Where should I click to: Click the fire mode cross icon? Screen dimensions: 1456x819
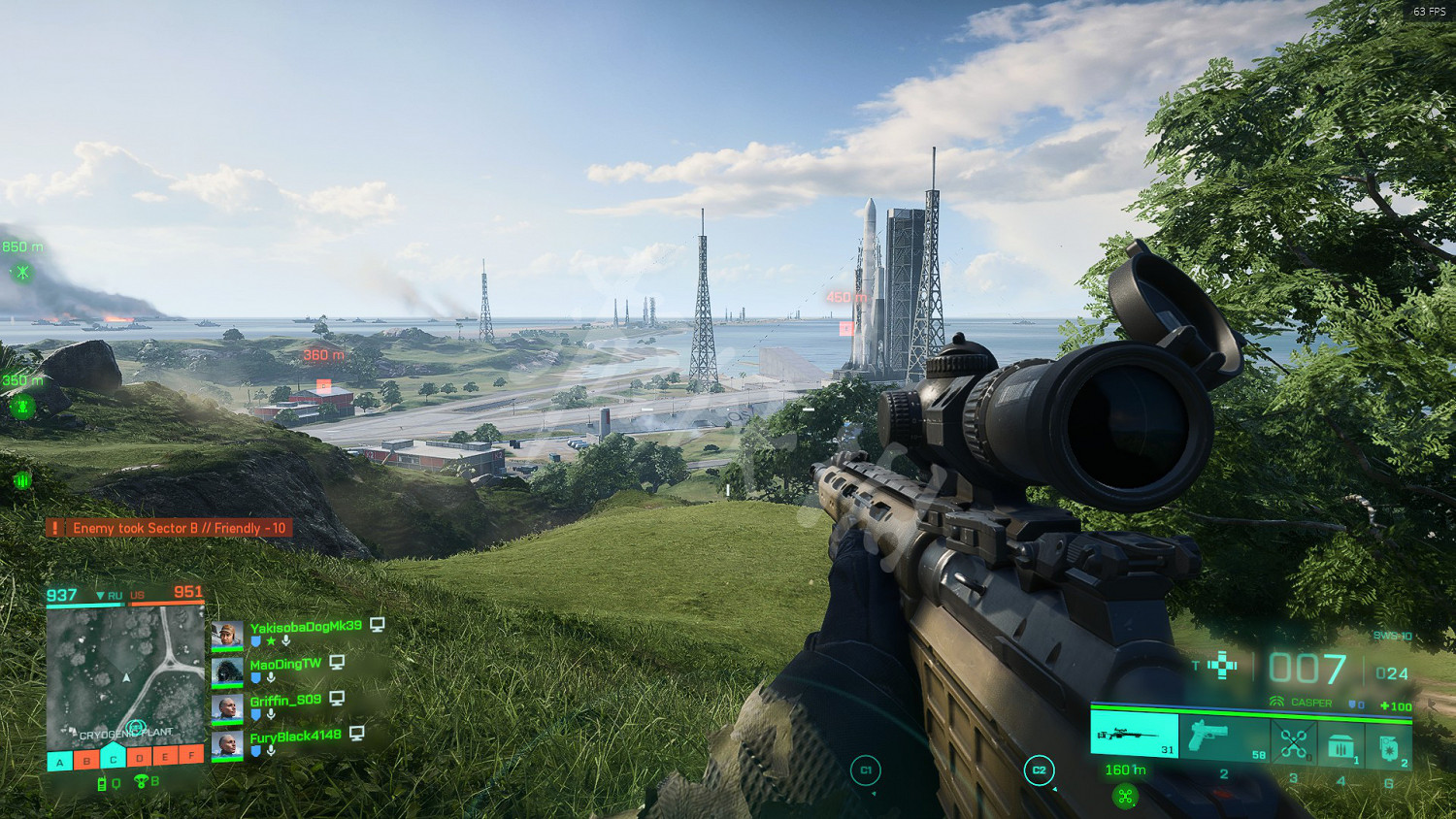tap(1222, 666)
